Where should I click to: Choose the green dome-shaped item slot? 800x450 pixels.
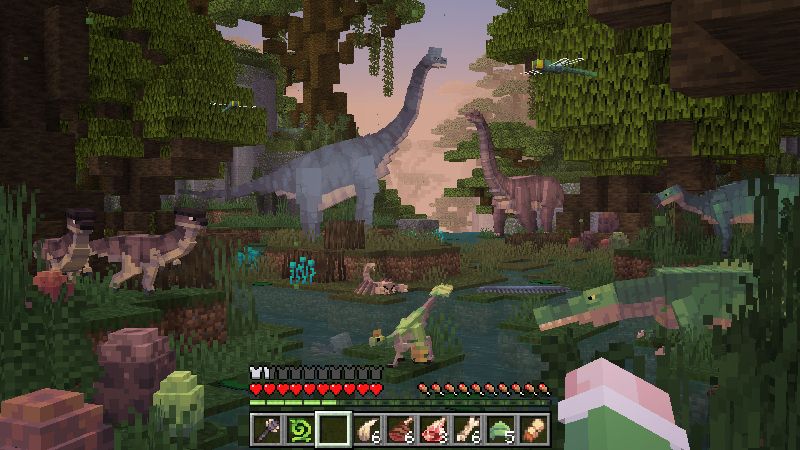(x=501, y=428)
